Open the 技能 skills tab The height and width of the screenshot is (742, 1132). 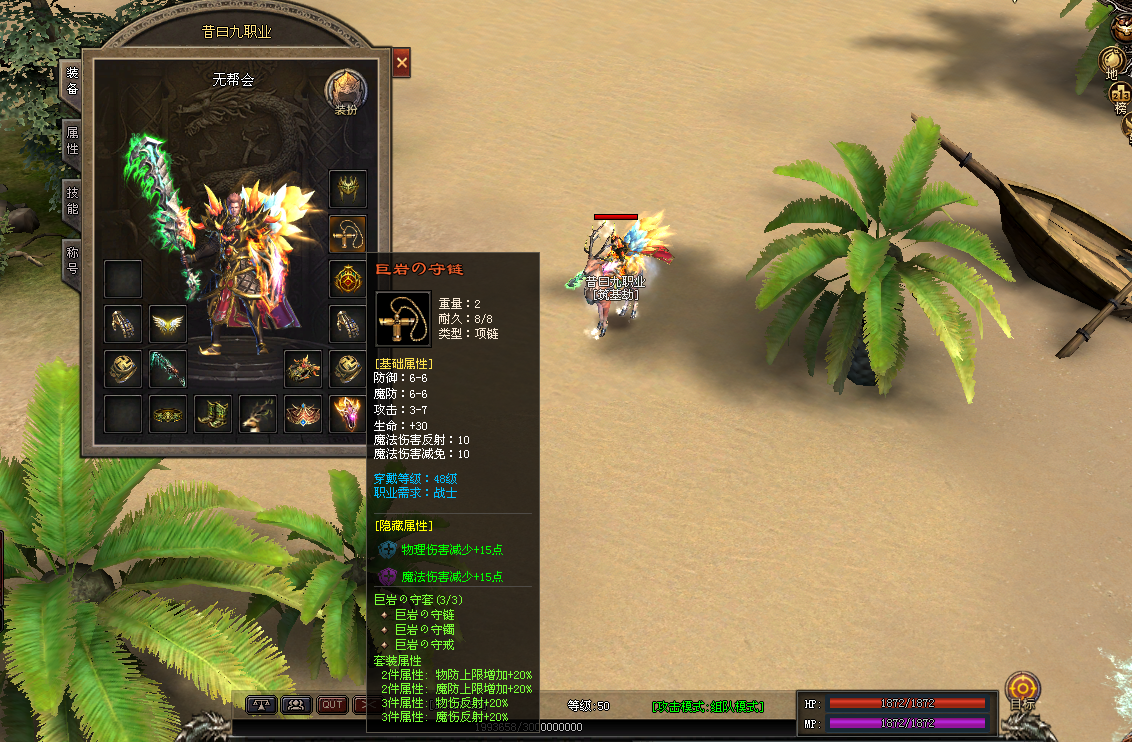pyautogui.click(x=72, y=201)
